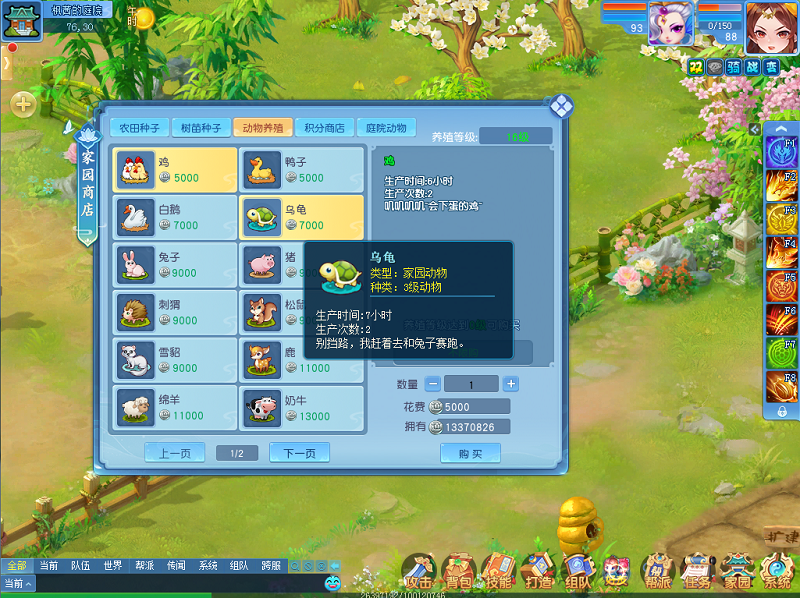The image size is (800, 598).
Task: Increase purchase quantity with the plus button
Action: [510, 384]
